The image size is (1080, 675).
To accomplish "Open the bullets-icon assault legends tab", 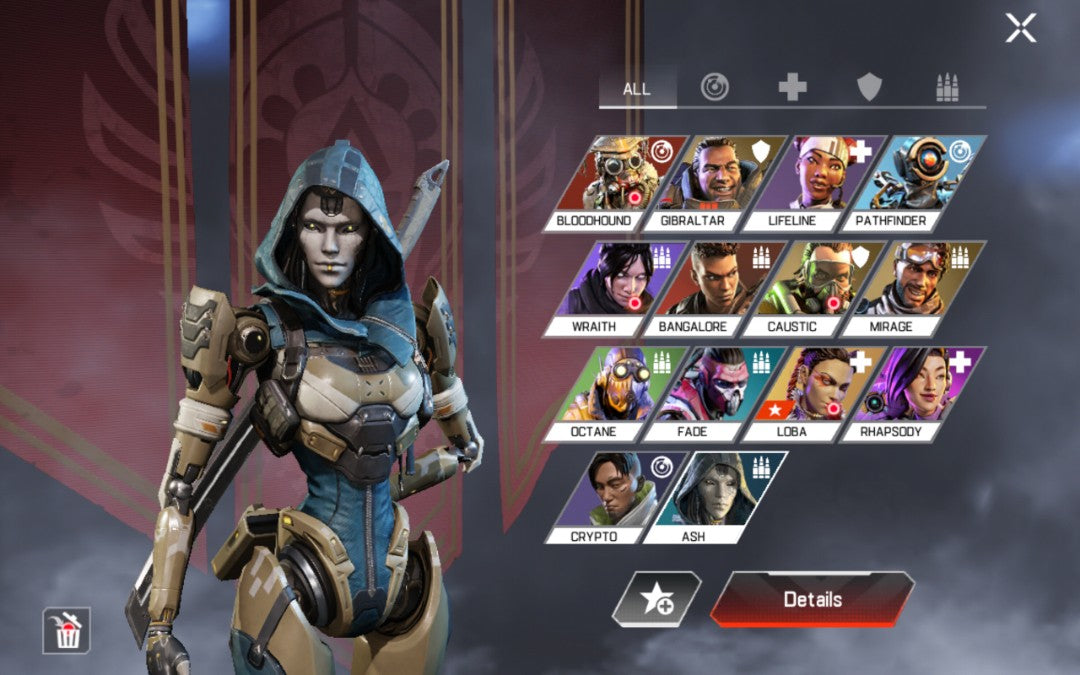I will 946,88.
